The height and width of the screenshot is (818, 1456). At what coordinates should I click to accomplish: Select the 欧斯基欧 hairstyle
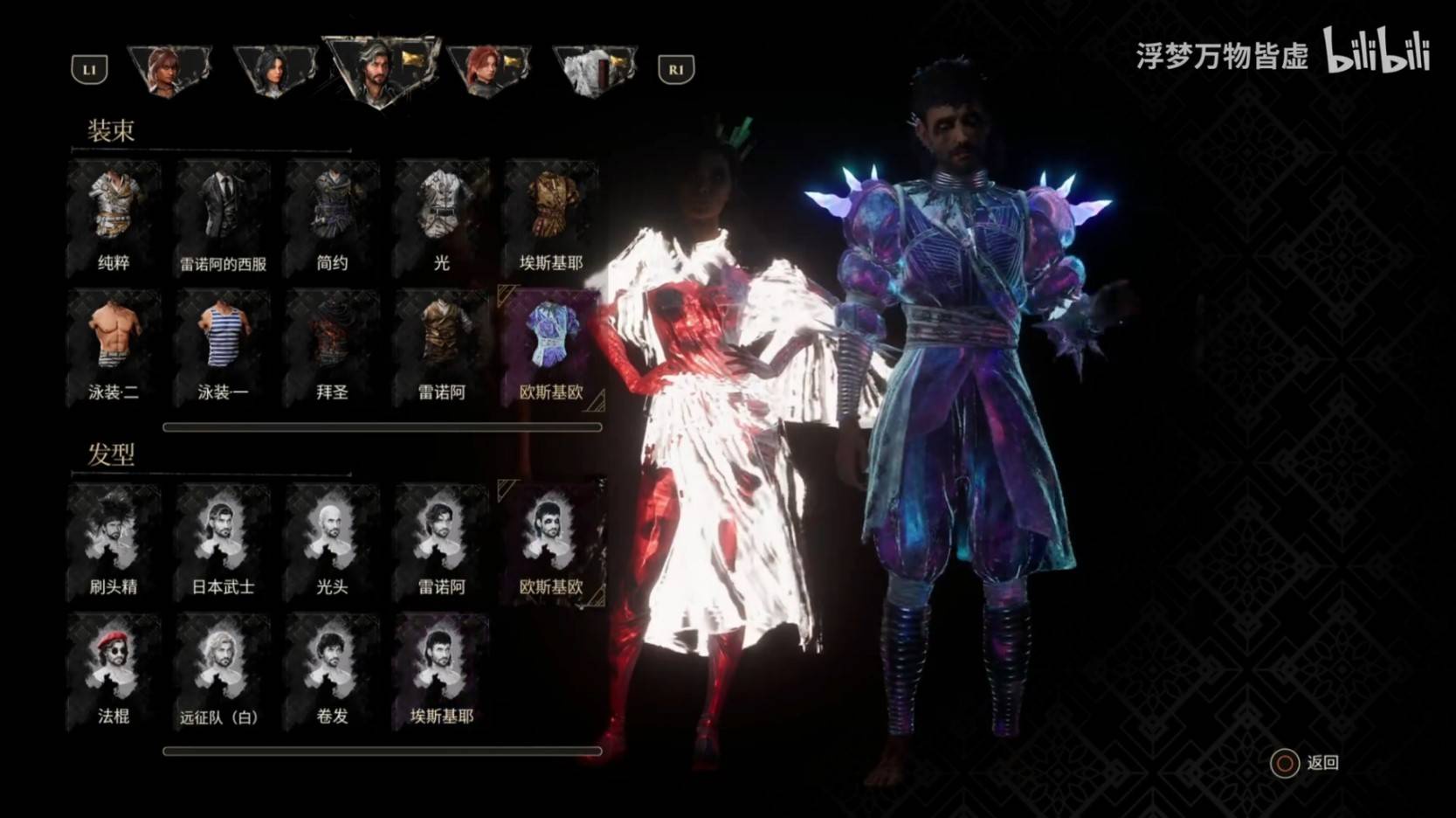tap(550, 540)
